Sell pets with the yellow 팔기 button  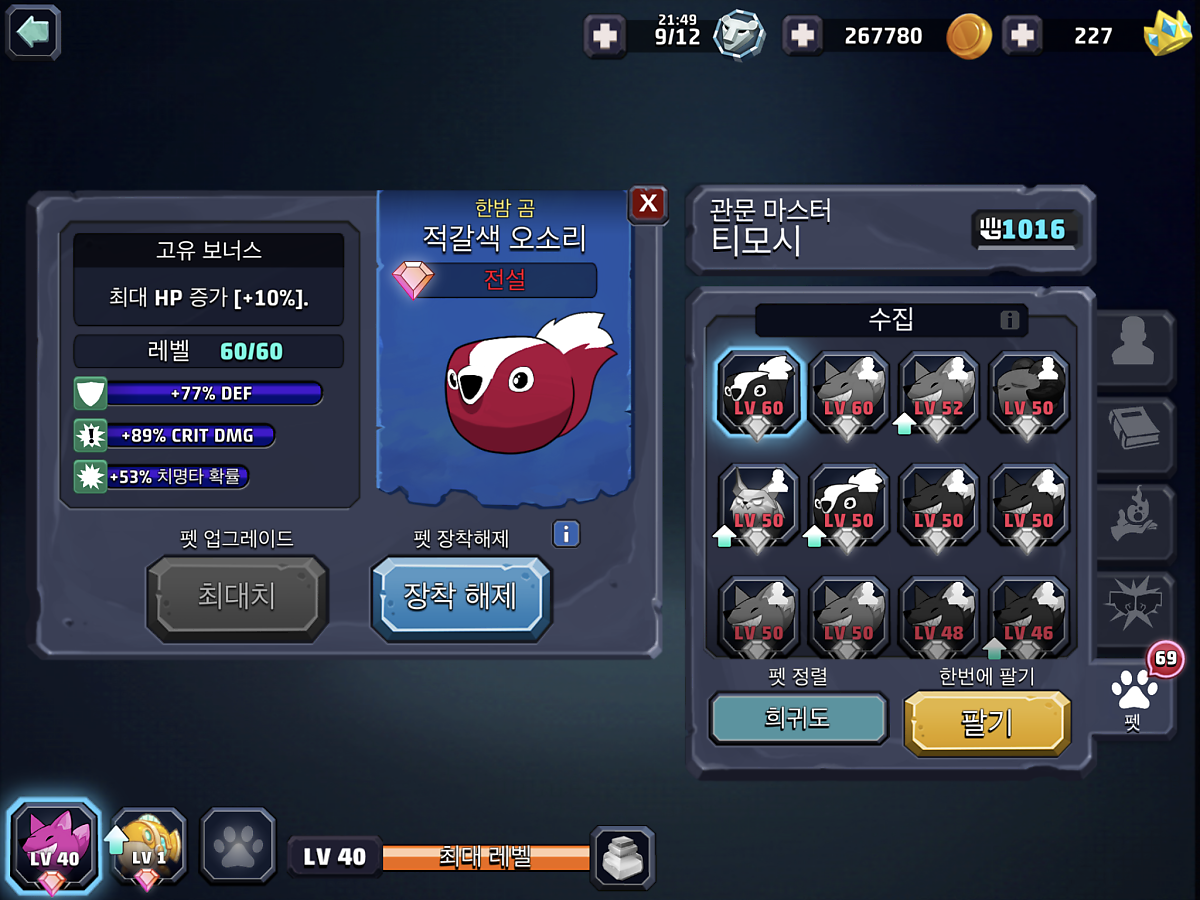tap(987, 722)
